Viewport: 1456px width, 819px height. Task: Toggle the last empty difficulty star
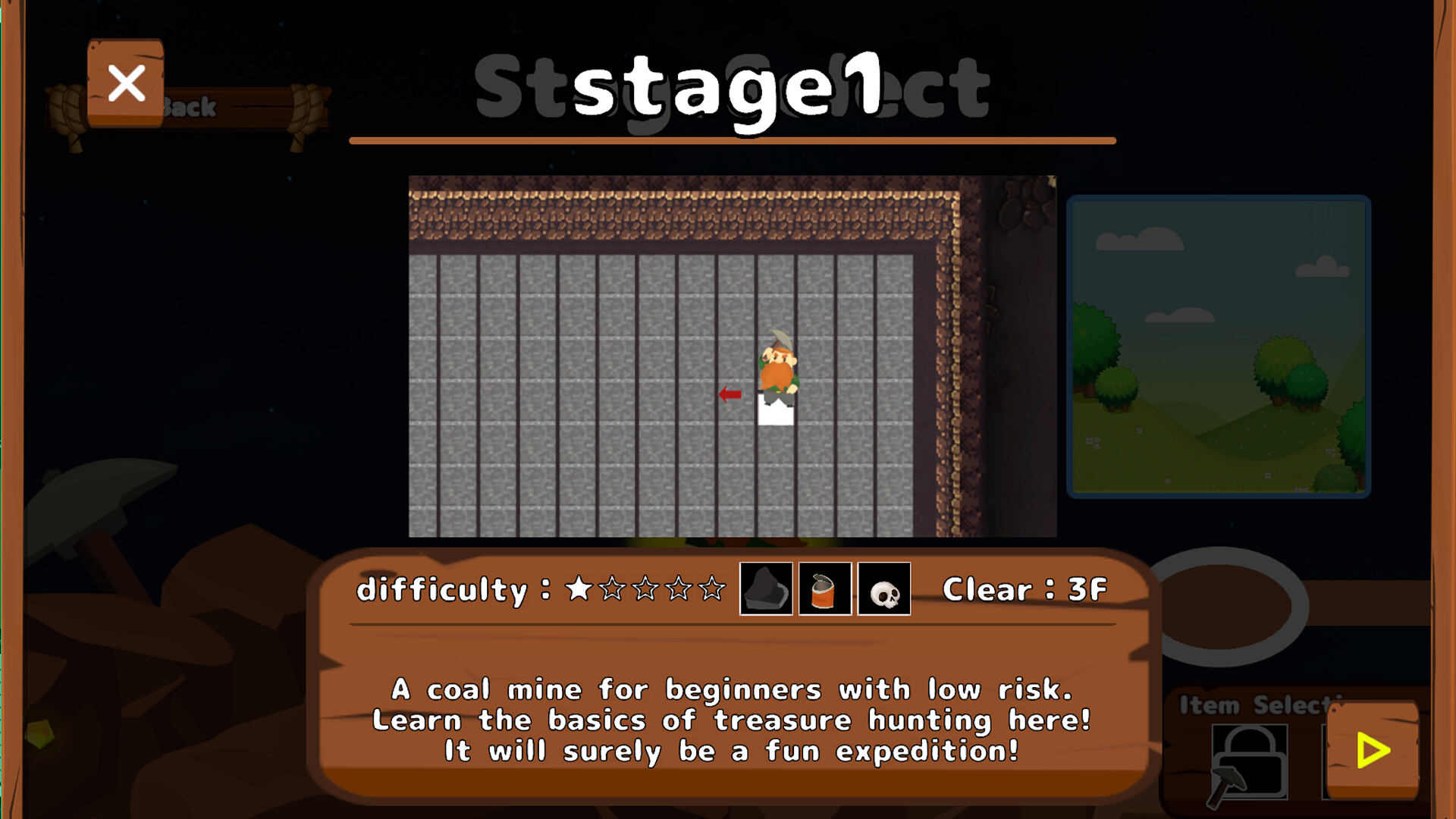(713, 588)
